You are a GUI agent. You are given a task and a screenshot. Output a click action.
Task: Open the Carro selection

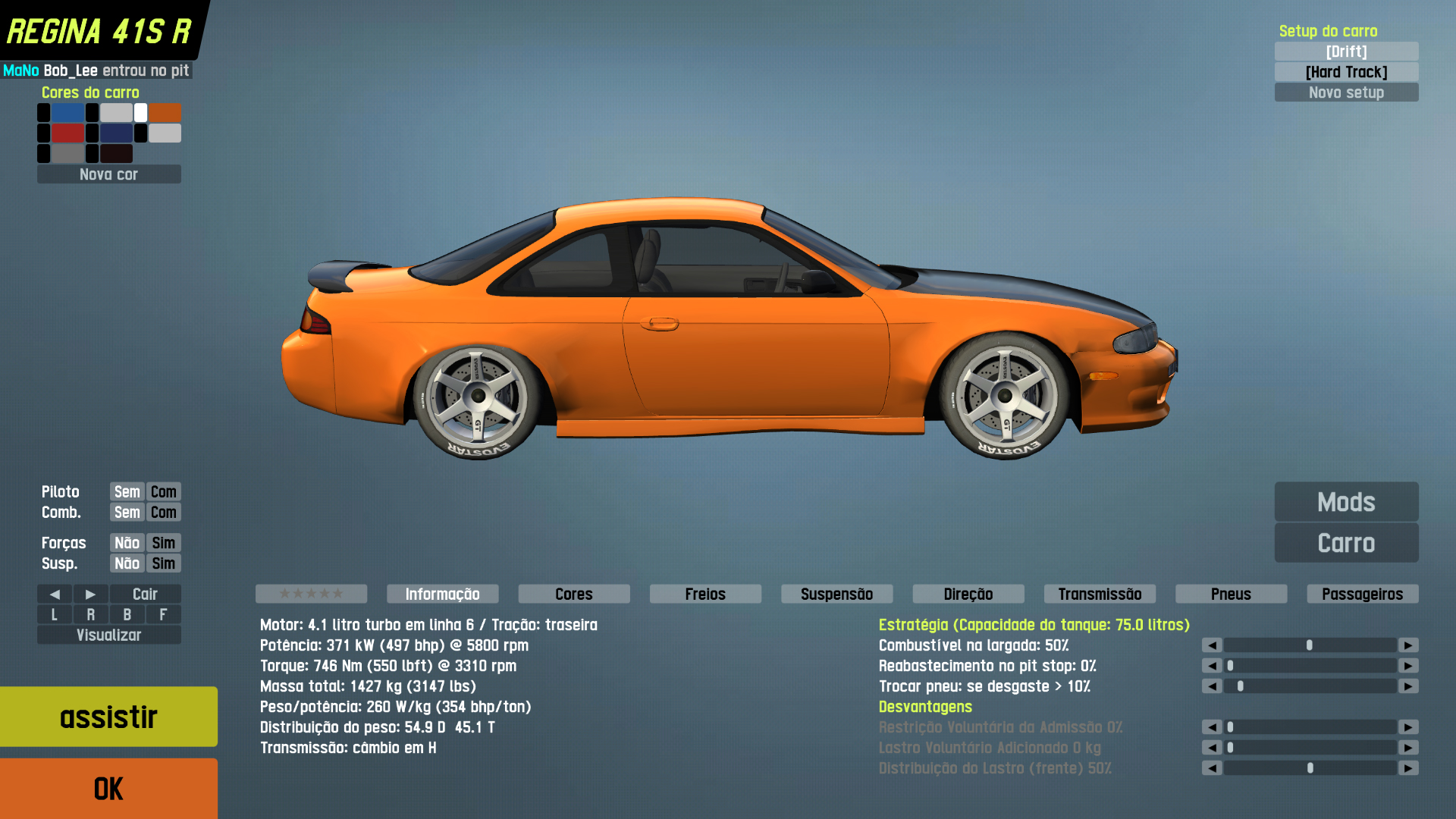pyautogui.click(x=1346, y=543)
